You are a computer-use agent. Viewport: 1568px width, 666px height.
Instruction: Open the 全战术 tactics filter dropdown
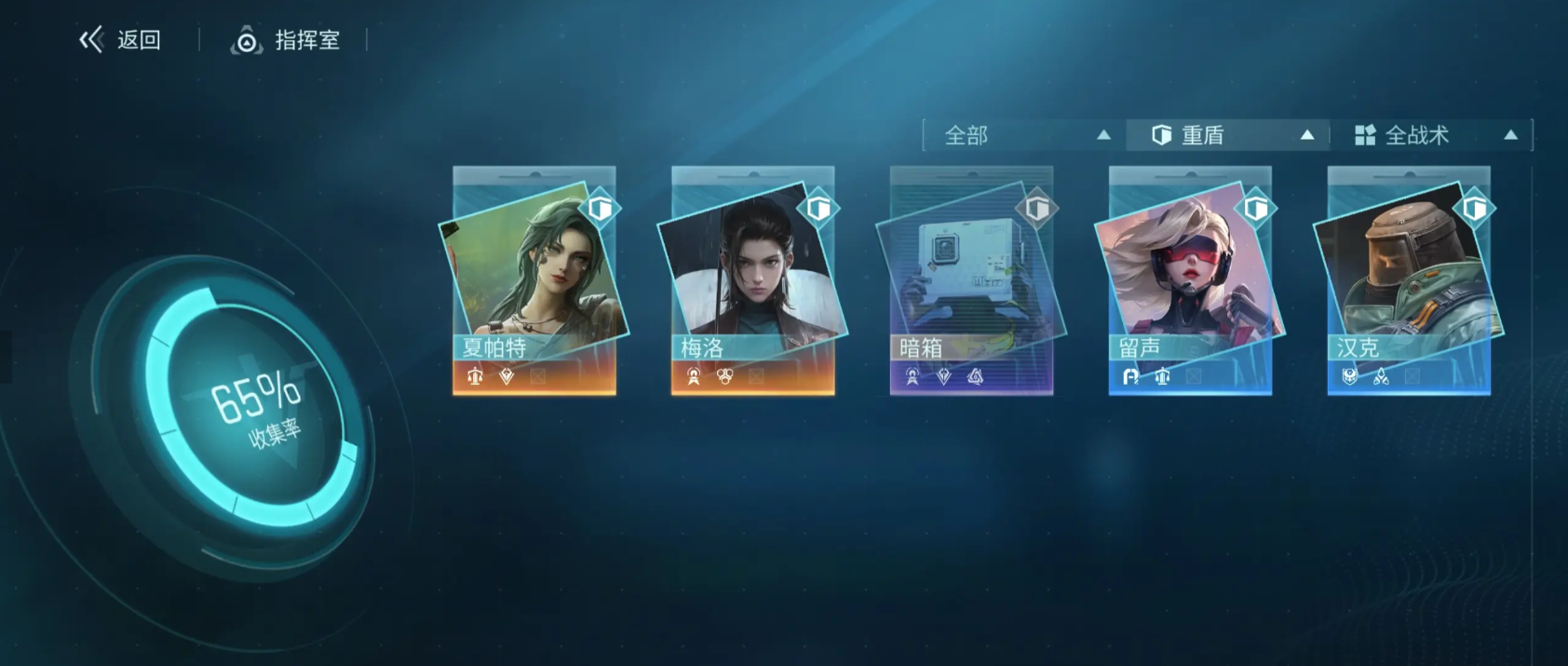1431,136
